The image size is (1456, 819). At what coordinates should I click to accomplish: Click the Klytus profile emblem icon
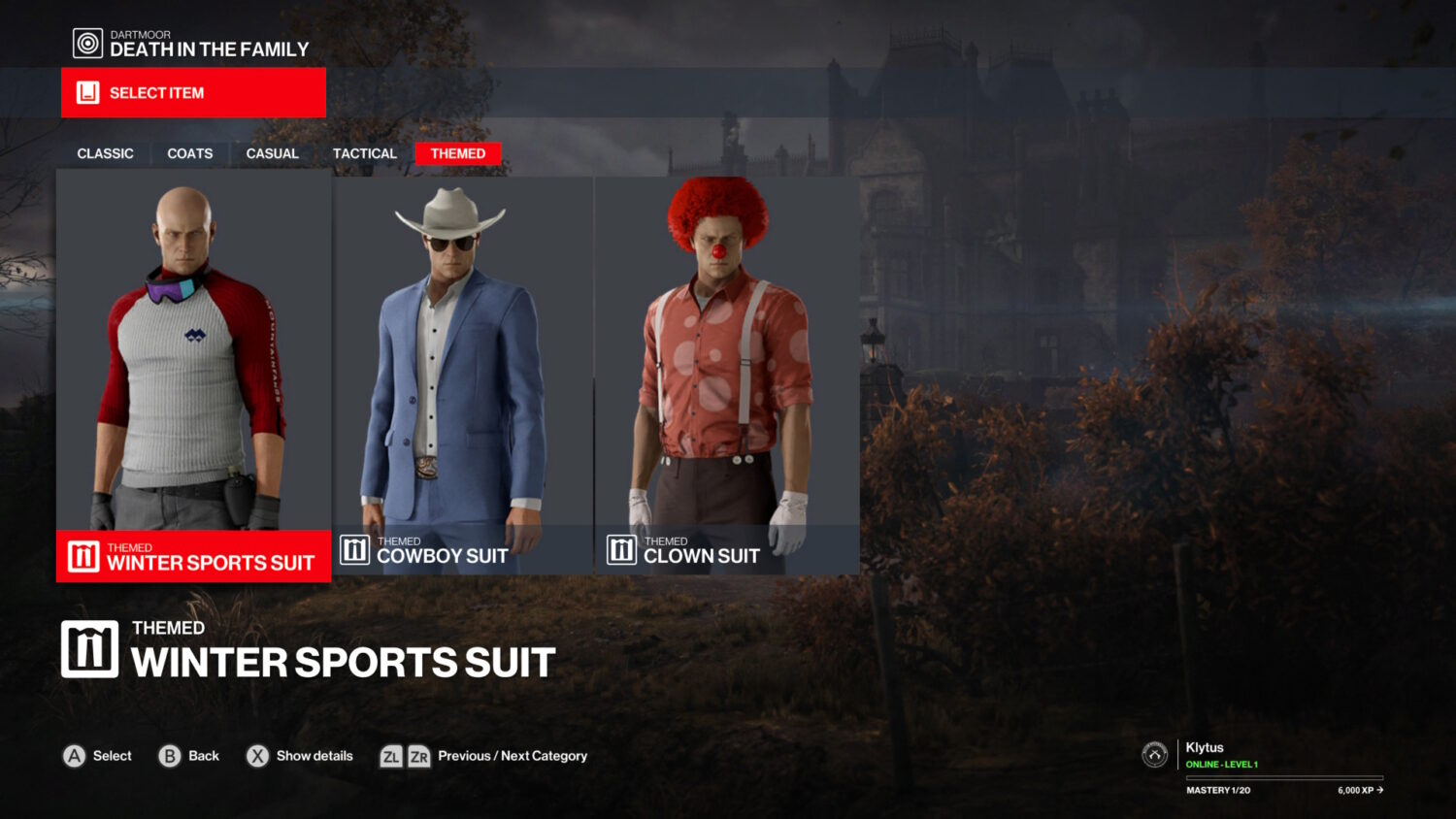pos(1153,754)
